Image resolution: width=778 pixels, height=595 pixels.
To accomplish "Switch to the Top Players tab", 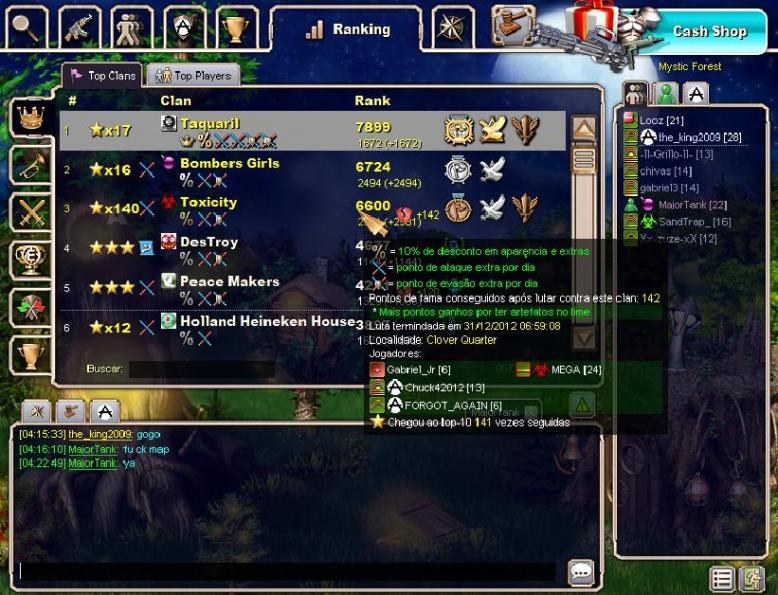I will coord(193,76).
